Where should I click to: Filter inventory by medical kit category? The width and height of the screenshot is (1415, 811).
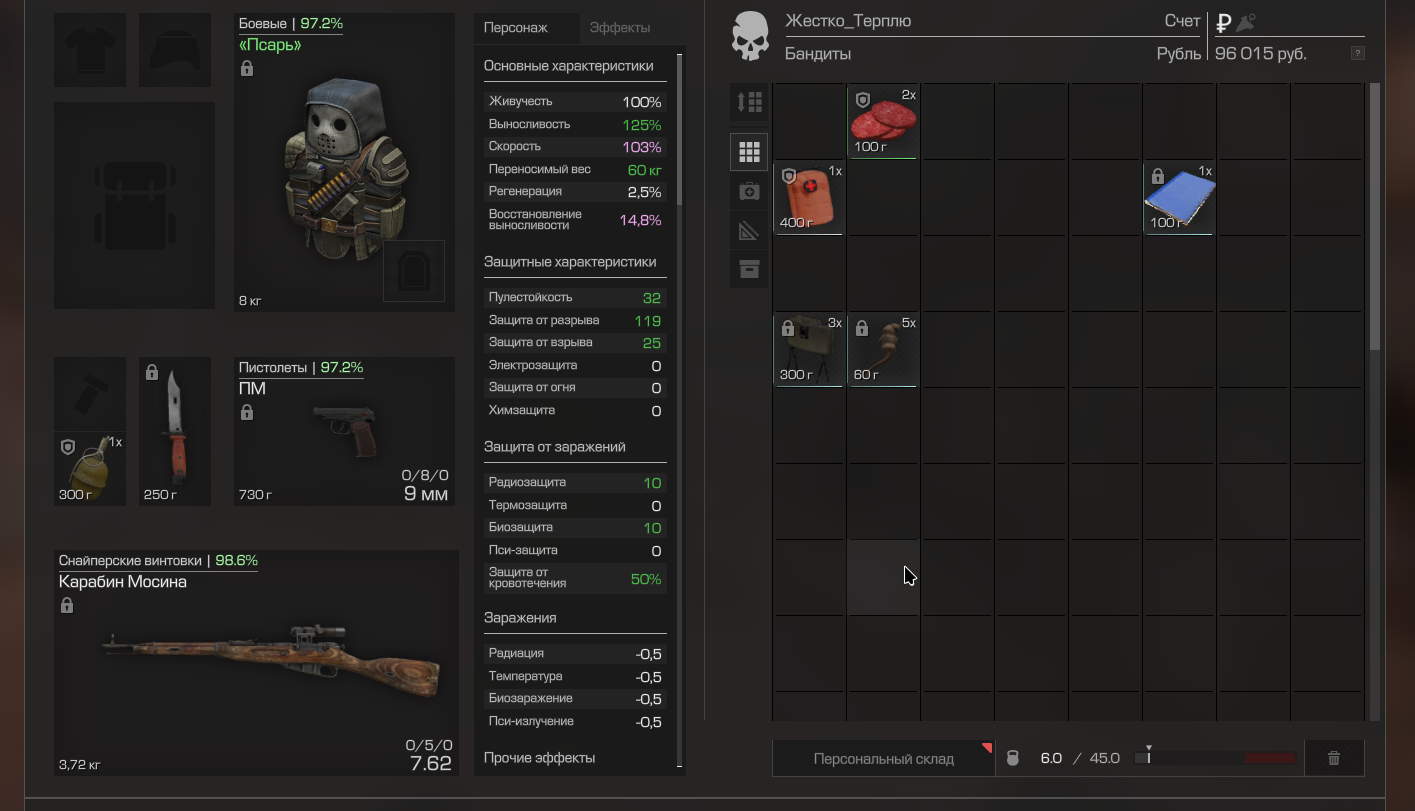click(749, 191)
